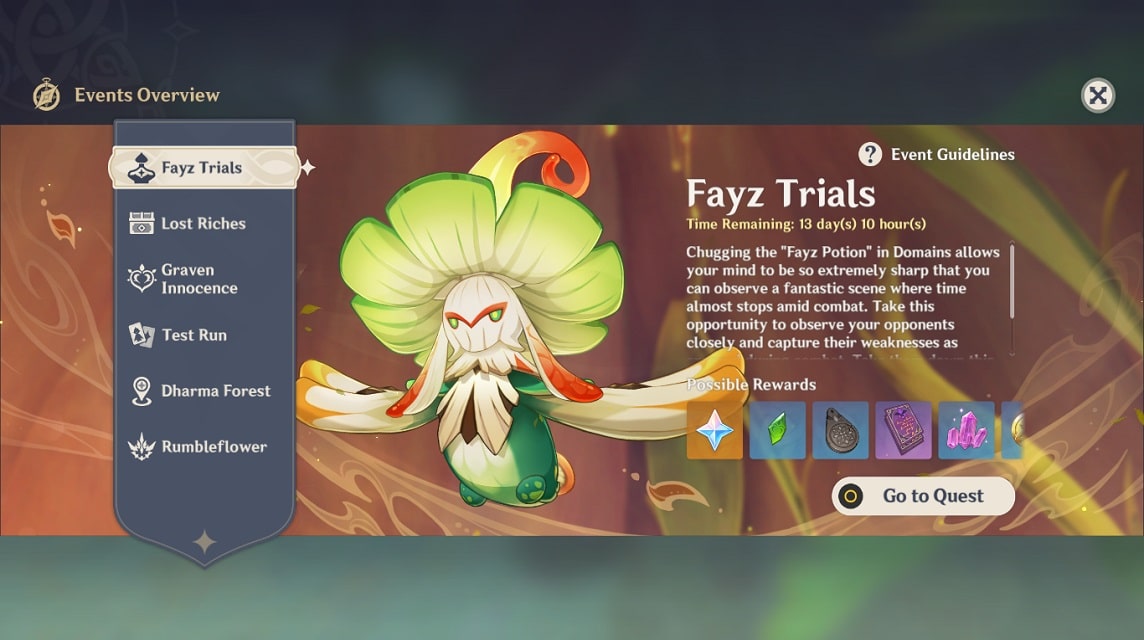The height and width of the screenshot is (640, 1144).
Task: Choose the Test Run event
Action: point(194,335)
